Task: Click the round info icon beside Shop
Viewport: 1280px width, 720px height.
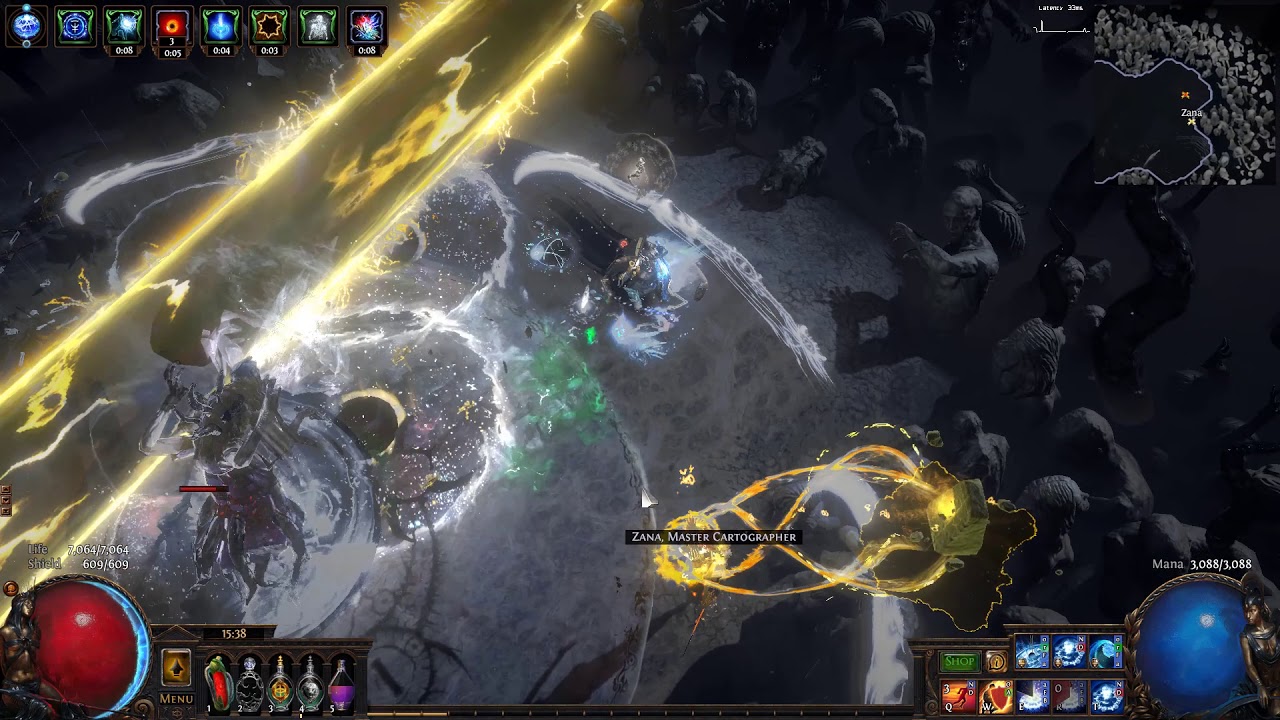Action: [x=996, y=661]
